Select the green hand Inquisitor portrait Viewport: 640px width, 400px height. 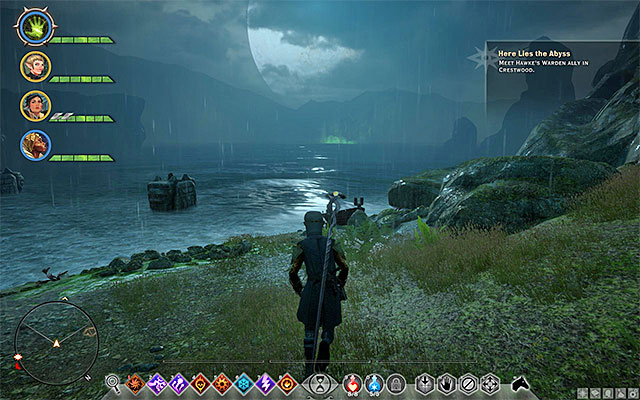pos(35,27)
